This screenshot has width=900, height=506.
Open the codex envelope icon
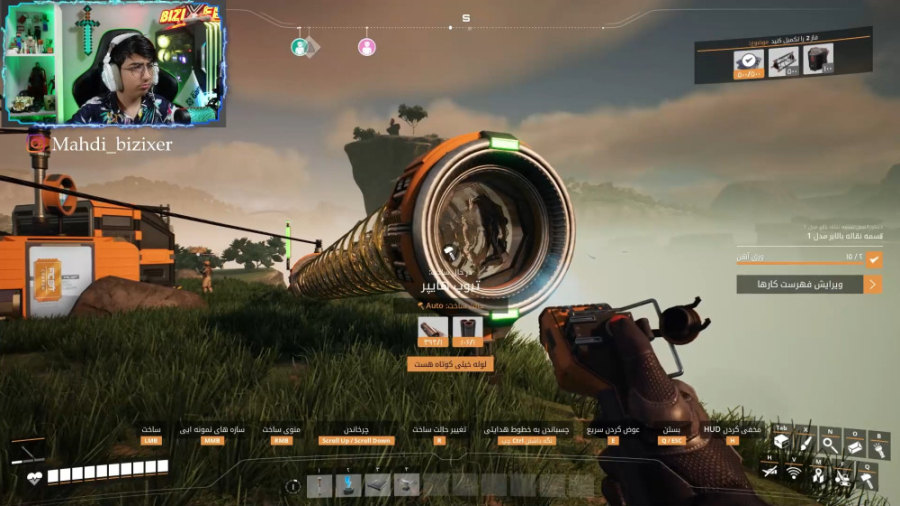tap(855, 447)
